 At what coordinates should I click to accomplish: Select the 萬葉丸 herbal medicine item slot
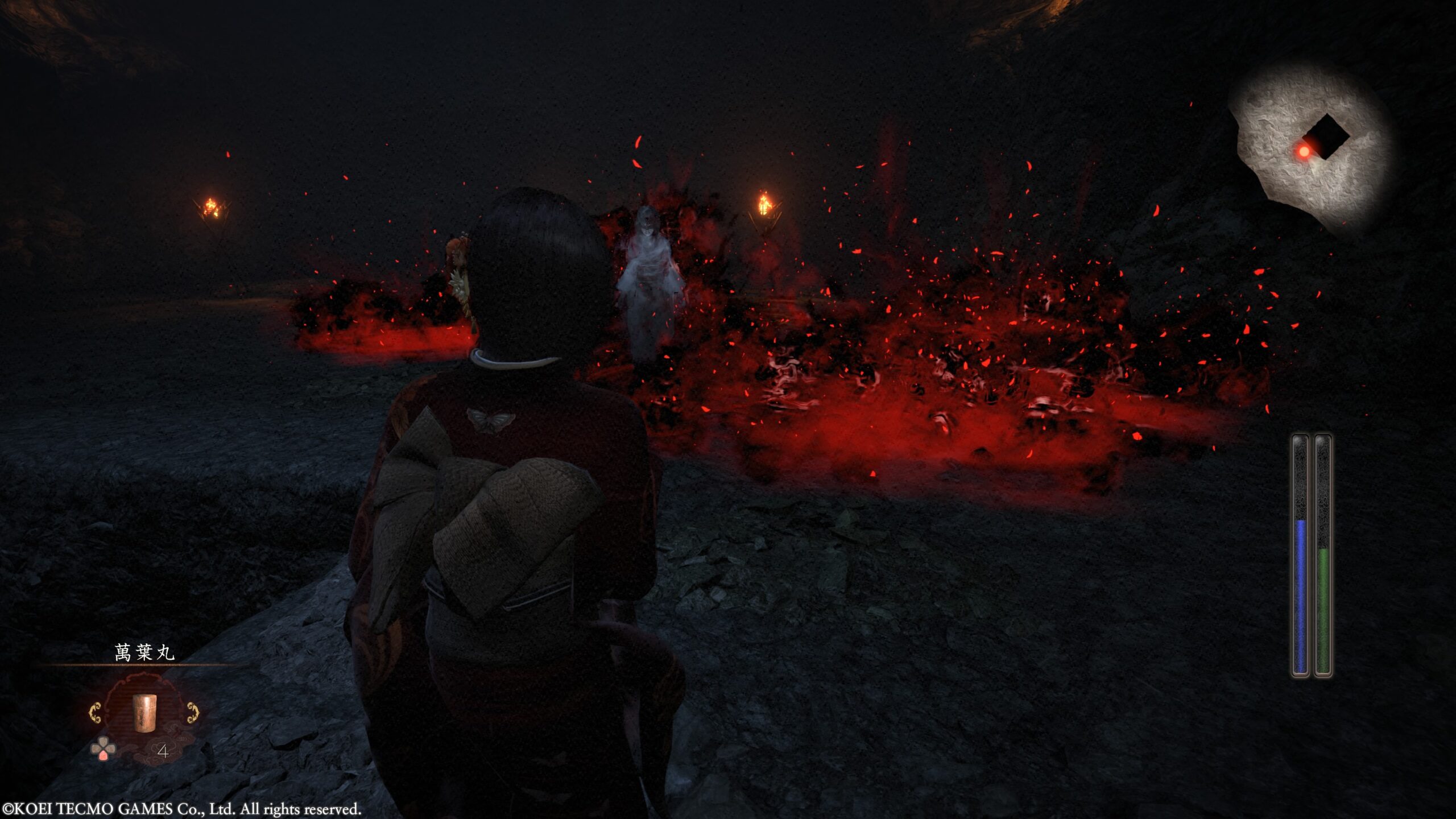pos(144,713)
